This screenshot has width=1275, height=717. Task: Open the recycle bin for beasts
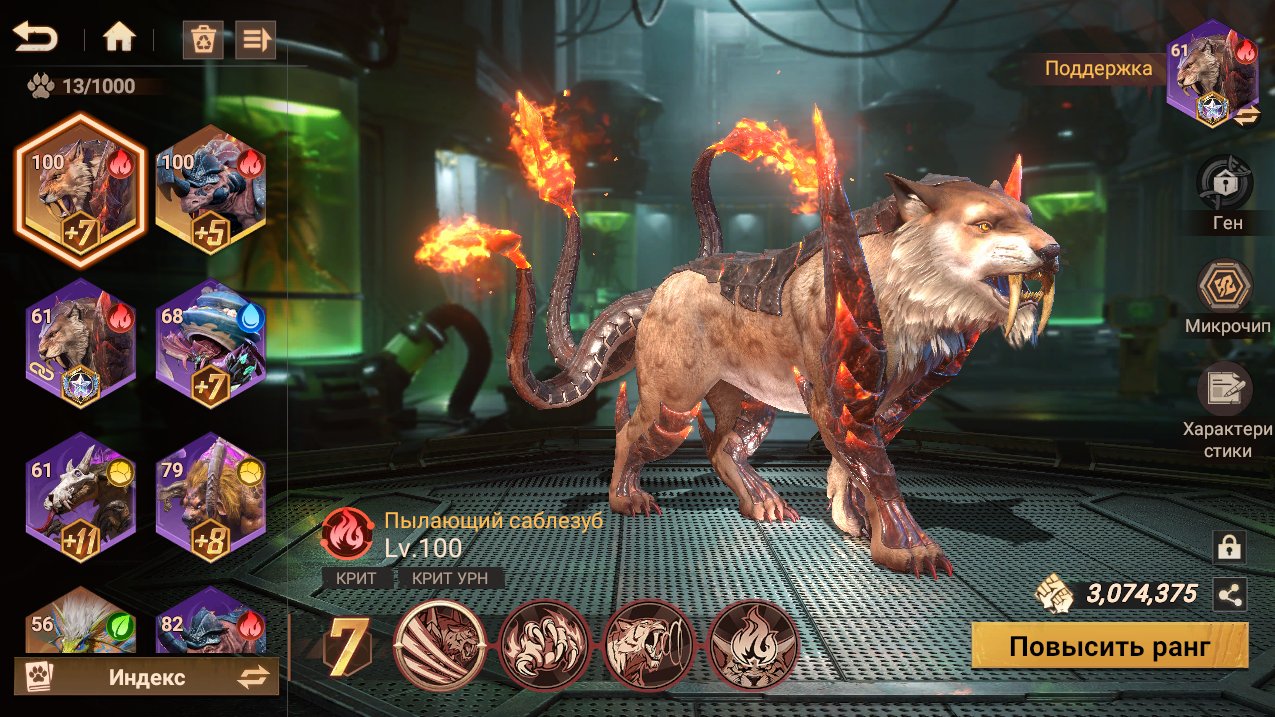pyautogui.click(x=203, y=40)
